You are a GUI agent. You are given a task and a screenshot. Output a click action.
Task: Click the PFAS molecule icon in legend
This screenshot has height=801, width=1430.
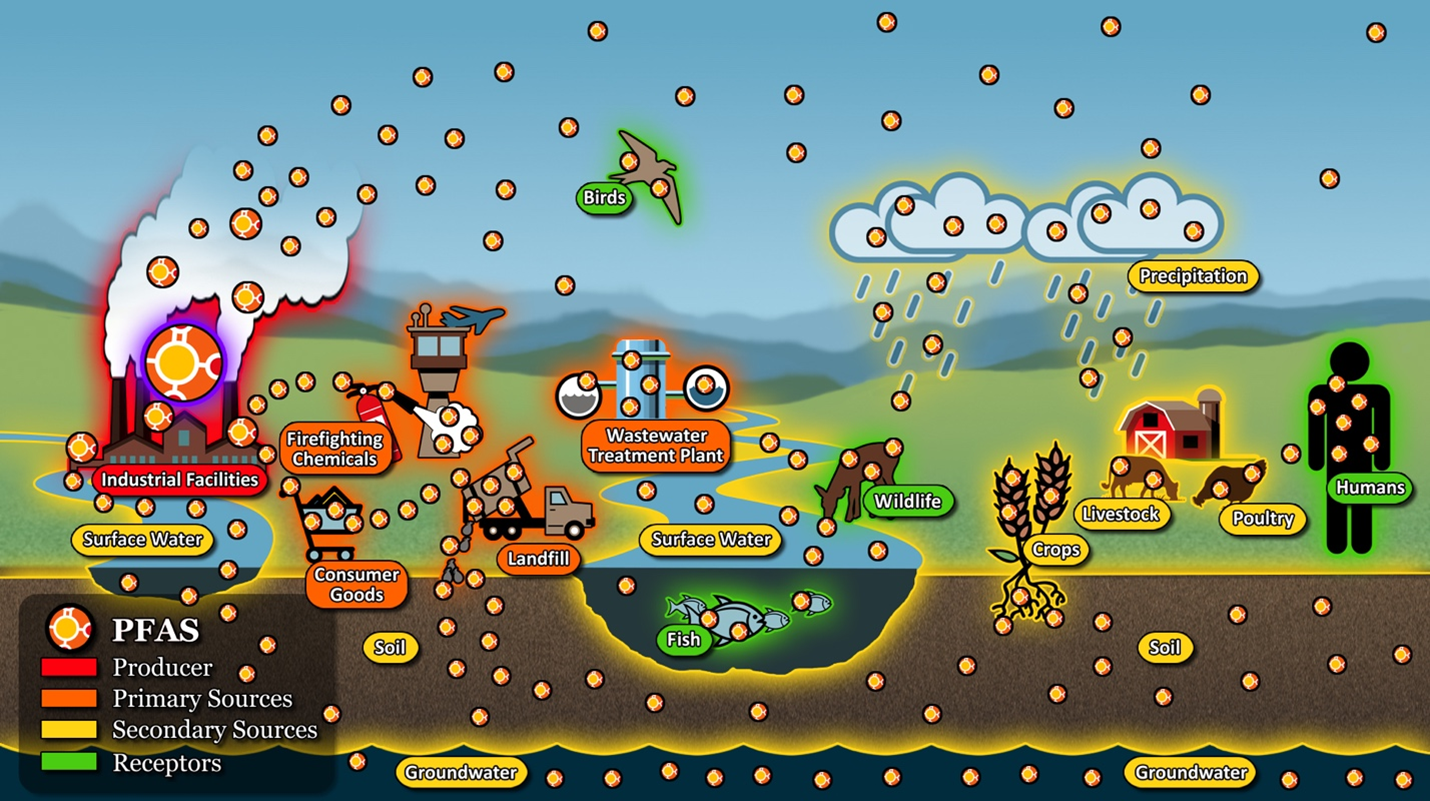point(70,628)
